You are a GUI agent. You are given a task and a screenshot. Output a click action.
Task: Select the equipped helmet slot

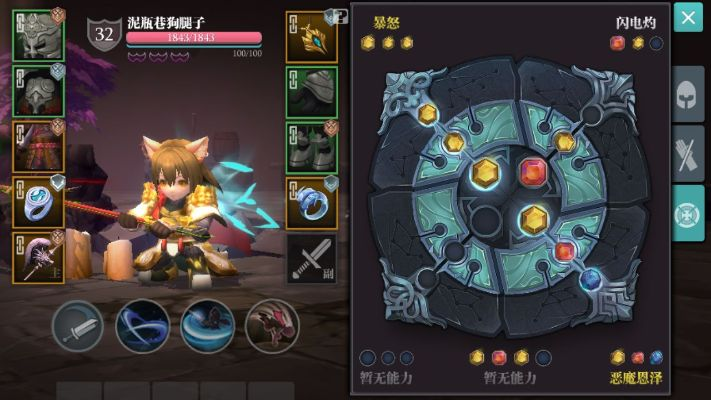[x=39, y=35]
